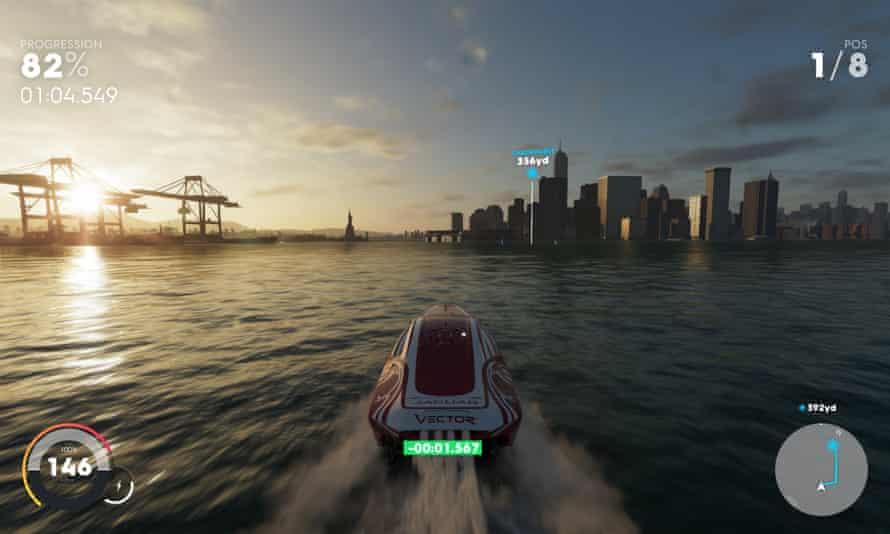
Task: Click the circular minimap
Action: click(x=821, y=469)
